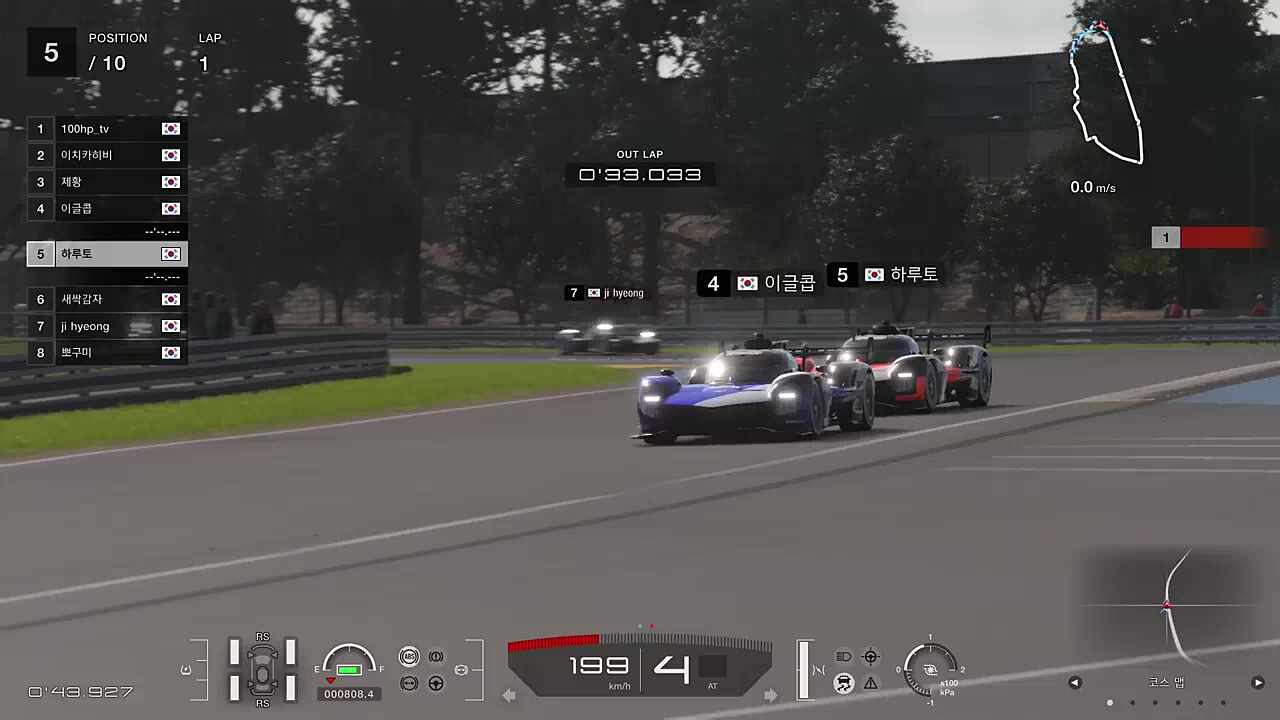Click the headlight indicator icon
Viewport: 1280px width, 720px height.
coord(843,657)
